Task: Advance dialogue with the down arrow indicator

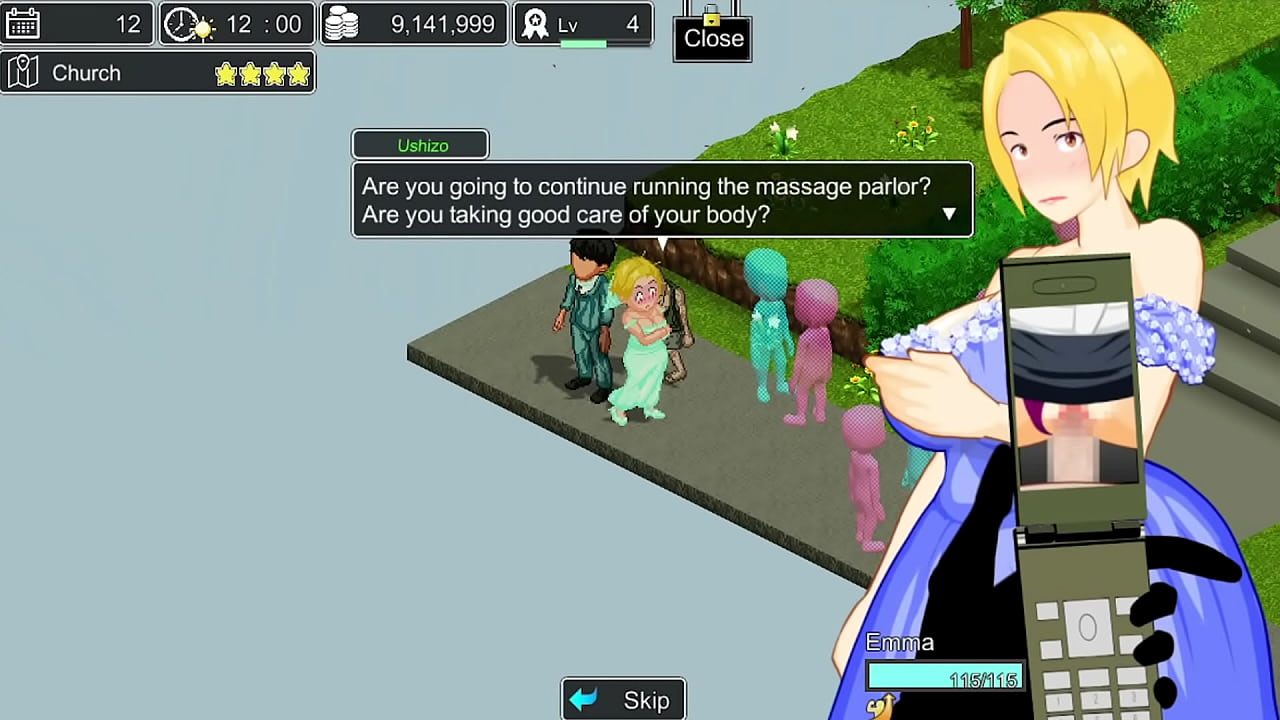Action: click(948, 213)
